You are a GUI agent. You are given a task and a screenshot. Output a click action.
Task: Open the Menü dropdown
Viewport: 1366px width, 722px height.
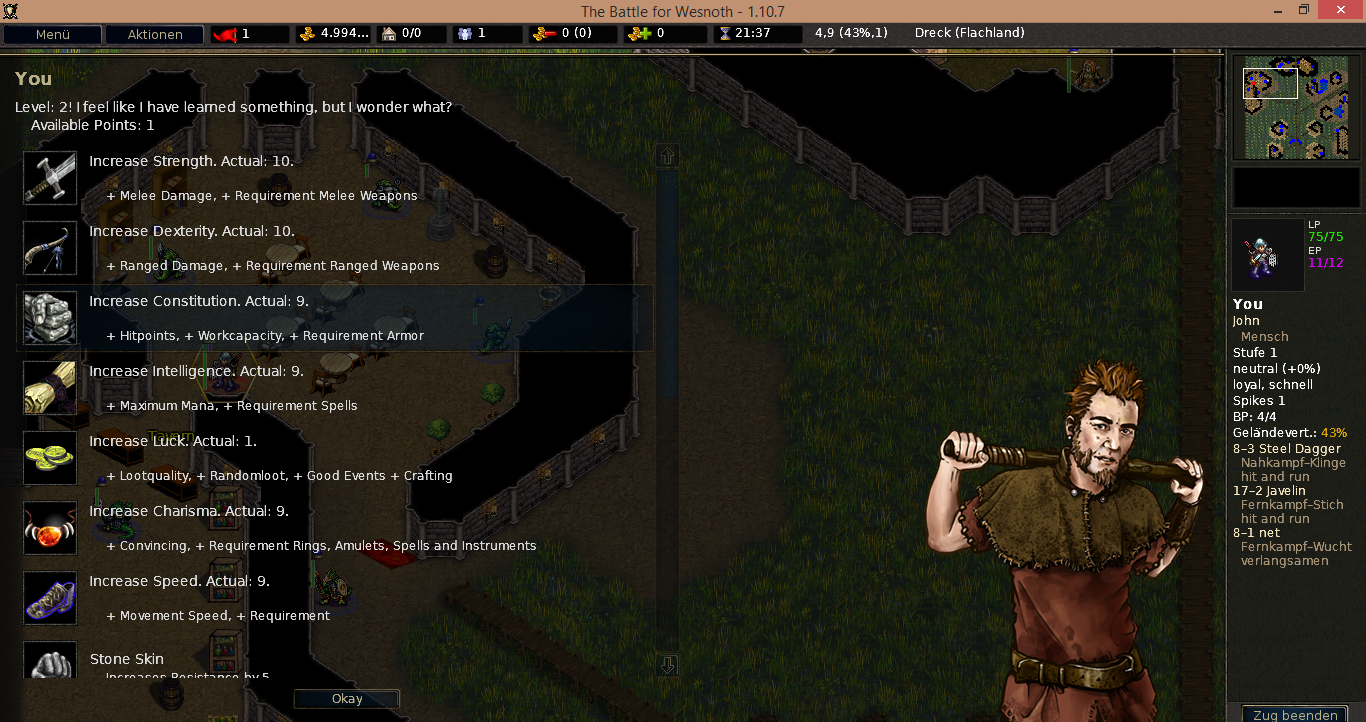click(x=52, y=34)
